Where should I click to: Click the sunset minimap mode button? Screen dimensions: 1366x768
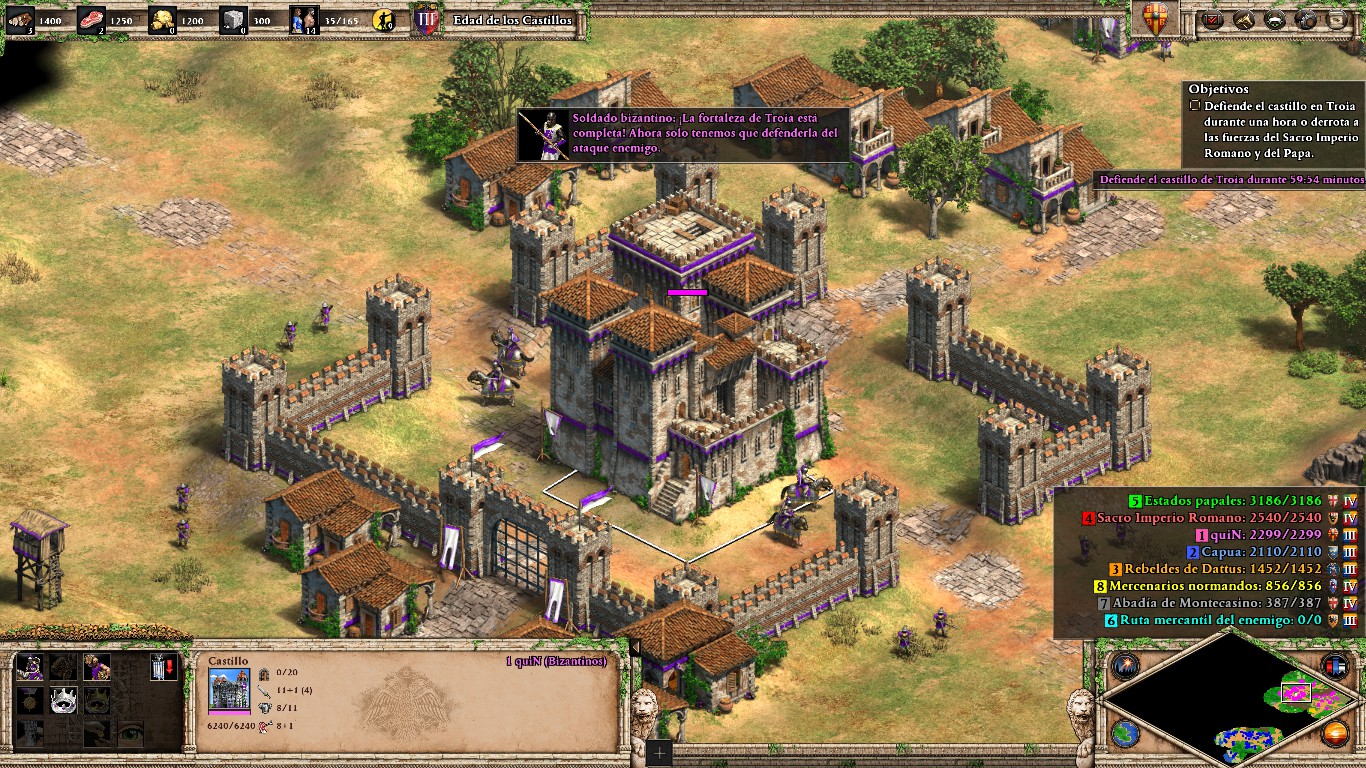(1335, 733)
